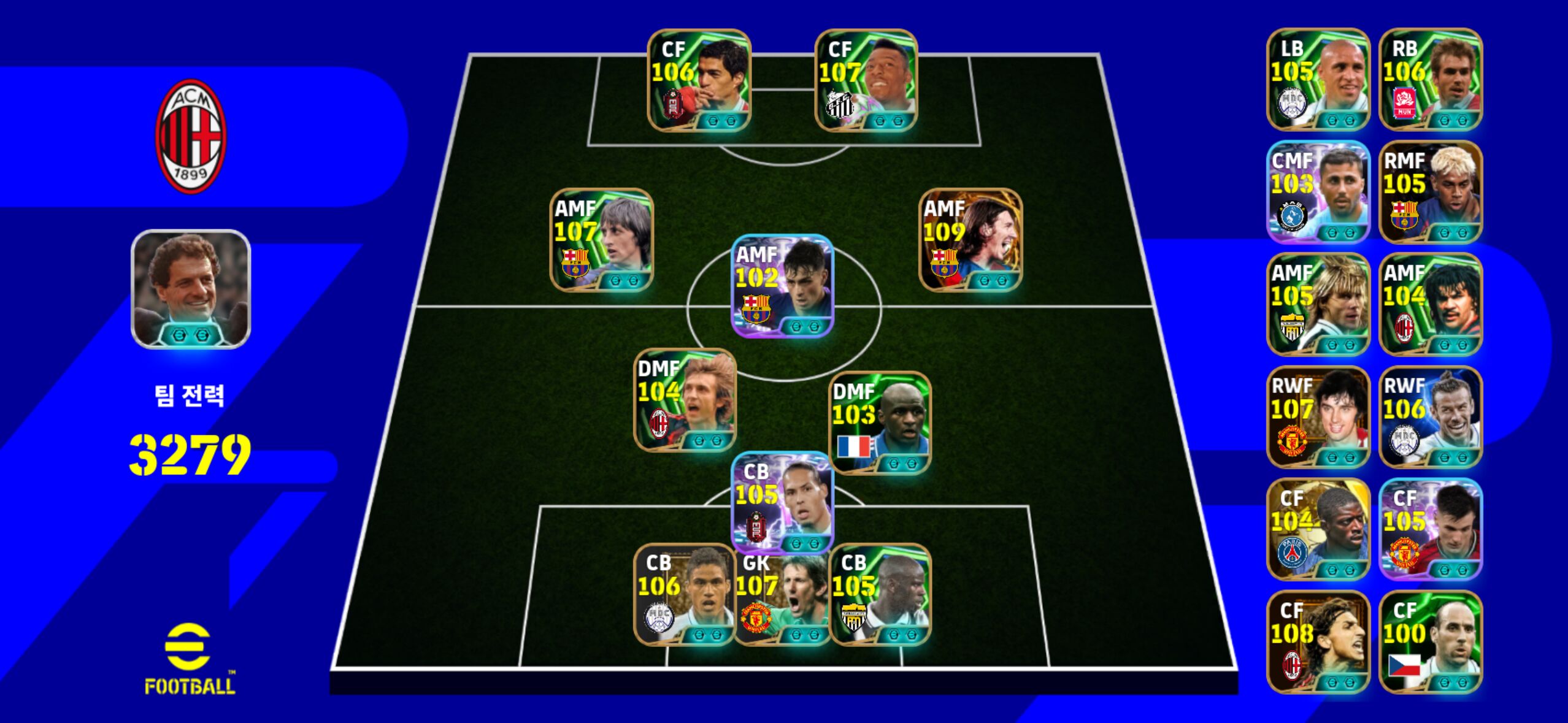This screenshot has height=723, width=1568.
Task: Select the RWF 107 Manchester United card
Action: (x=1318, y=417)
